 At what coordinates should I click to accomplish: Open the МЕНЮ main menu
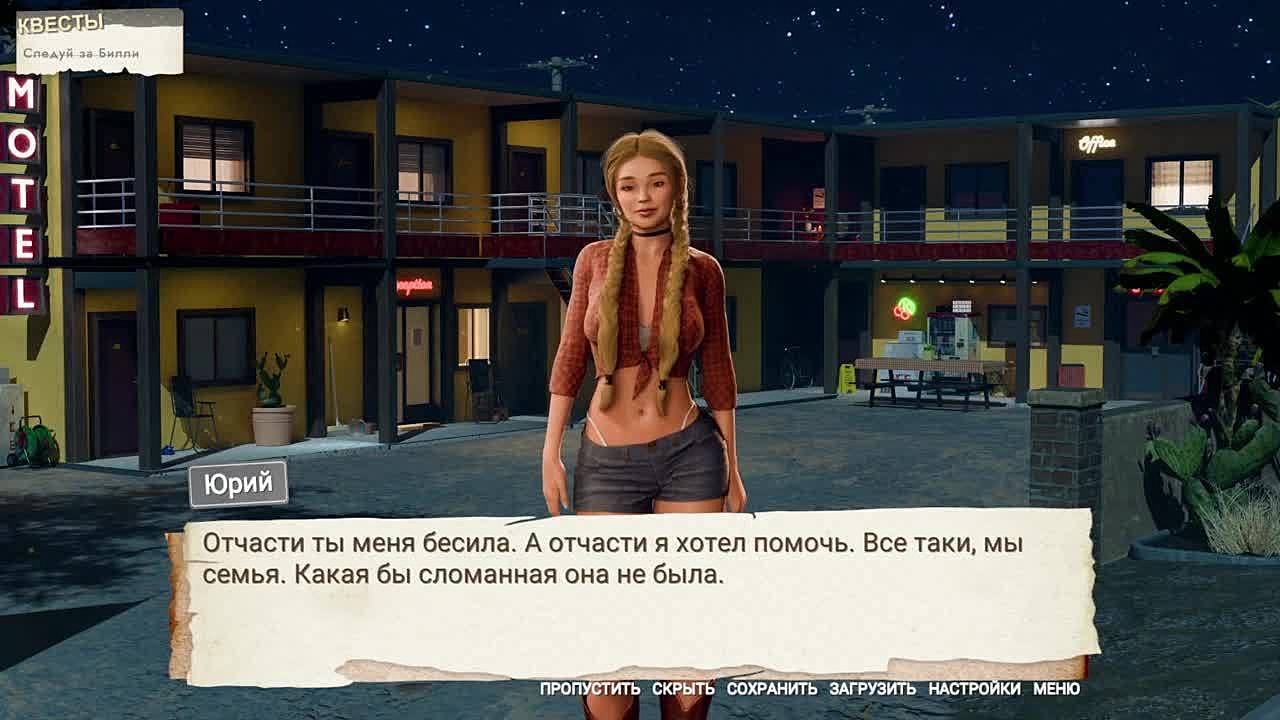(x=1056, y=689)
